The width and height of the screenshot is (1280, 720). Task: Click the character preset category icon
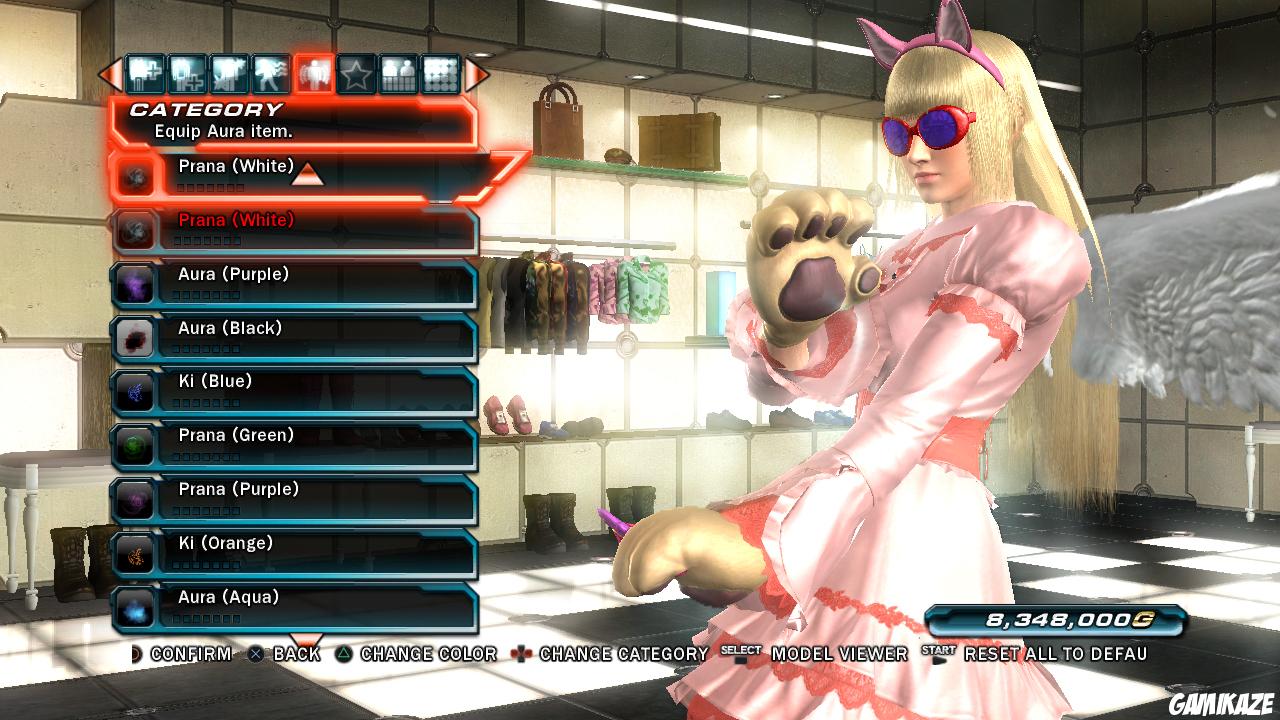click(398, 70)
